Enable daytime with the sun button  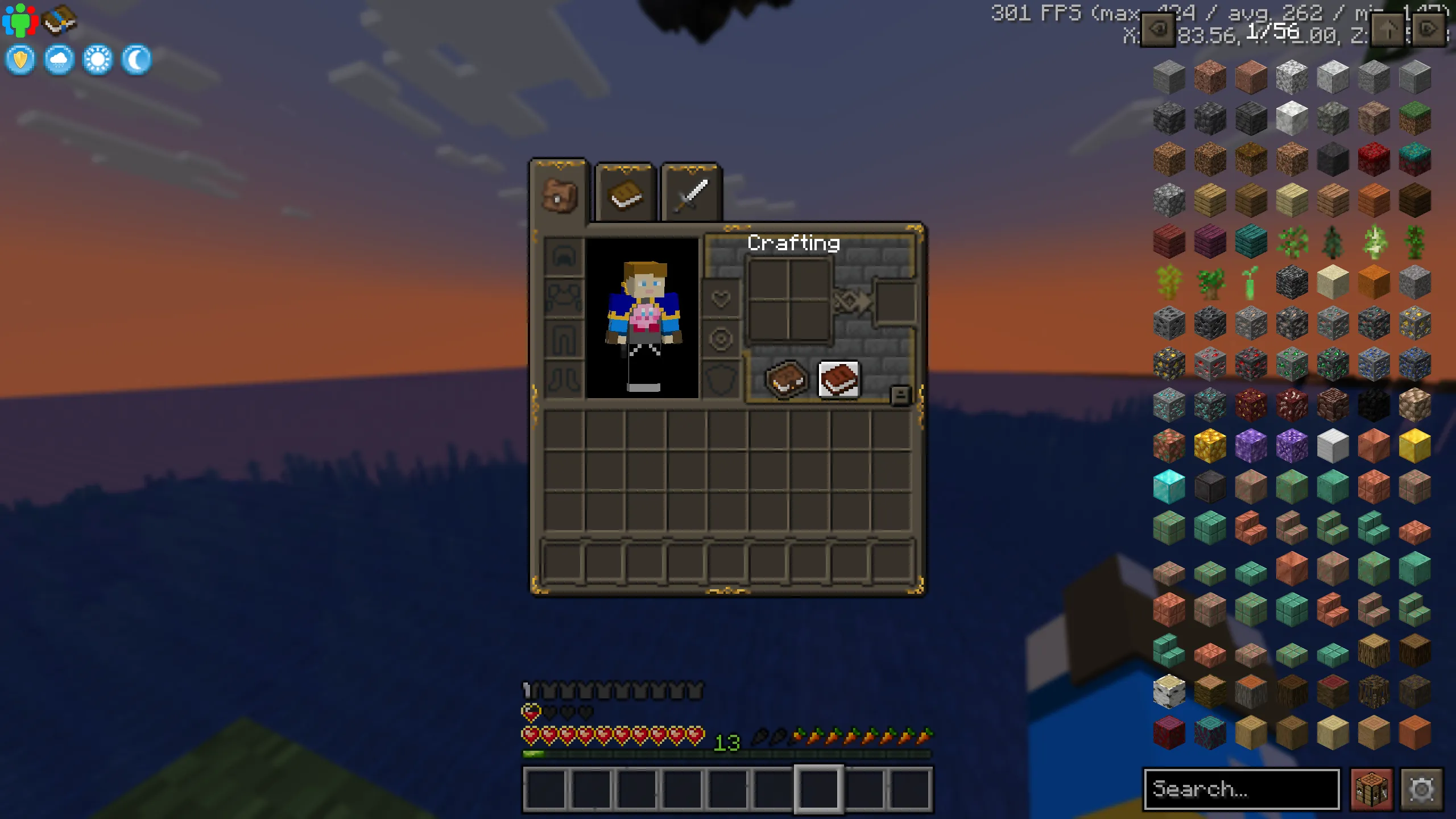(x=97, y=59)
